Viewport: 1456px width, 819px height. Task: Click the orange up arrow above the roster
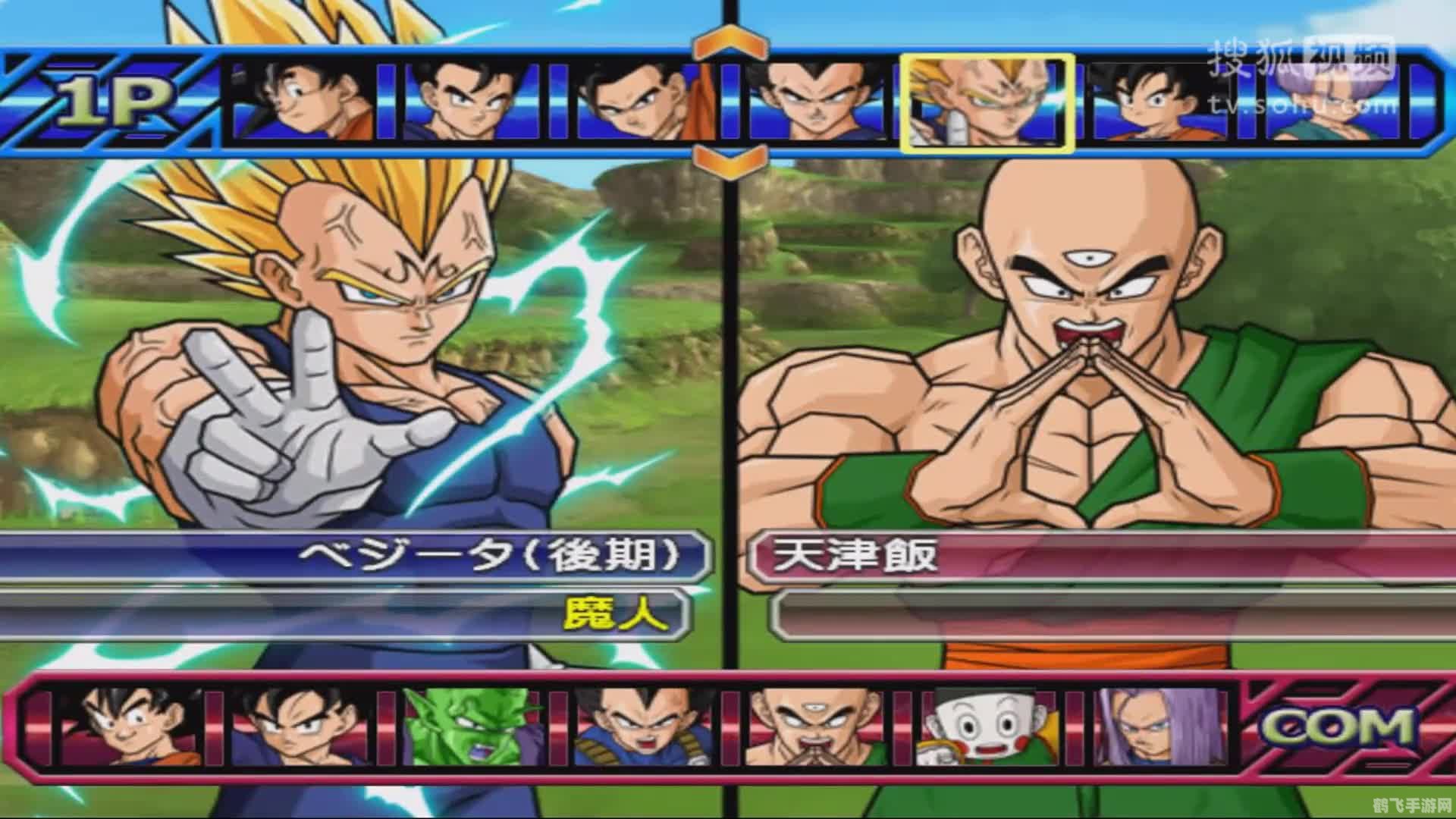pyautogui.click(x=728, y=42)
